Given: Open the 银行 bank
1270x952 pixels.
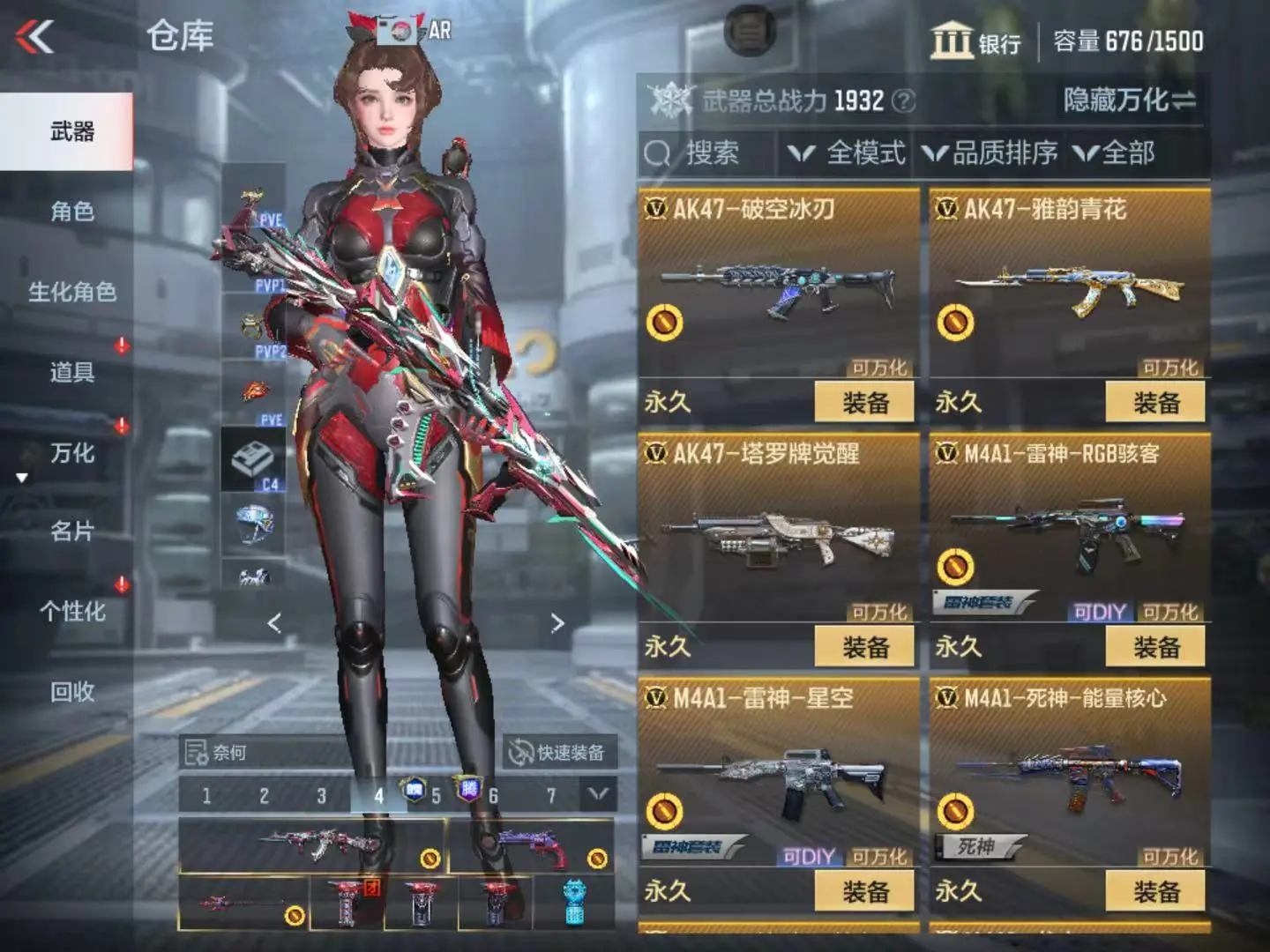Looking at the screenshot, I should point(975,41).
